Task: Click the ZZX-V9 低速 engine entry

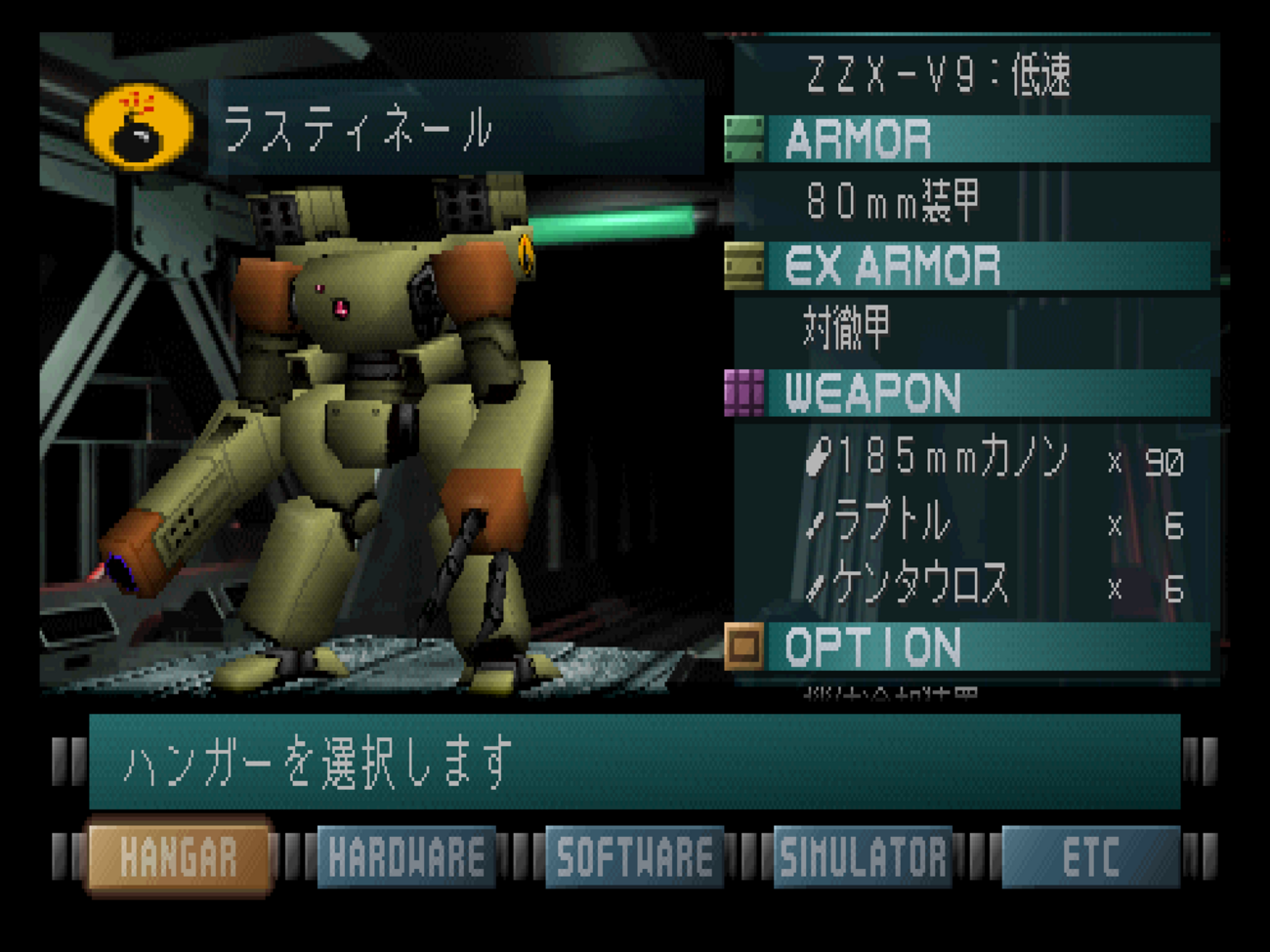Action: [x=938, y=76]
